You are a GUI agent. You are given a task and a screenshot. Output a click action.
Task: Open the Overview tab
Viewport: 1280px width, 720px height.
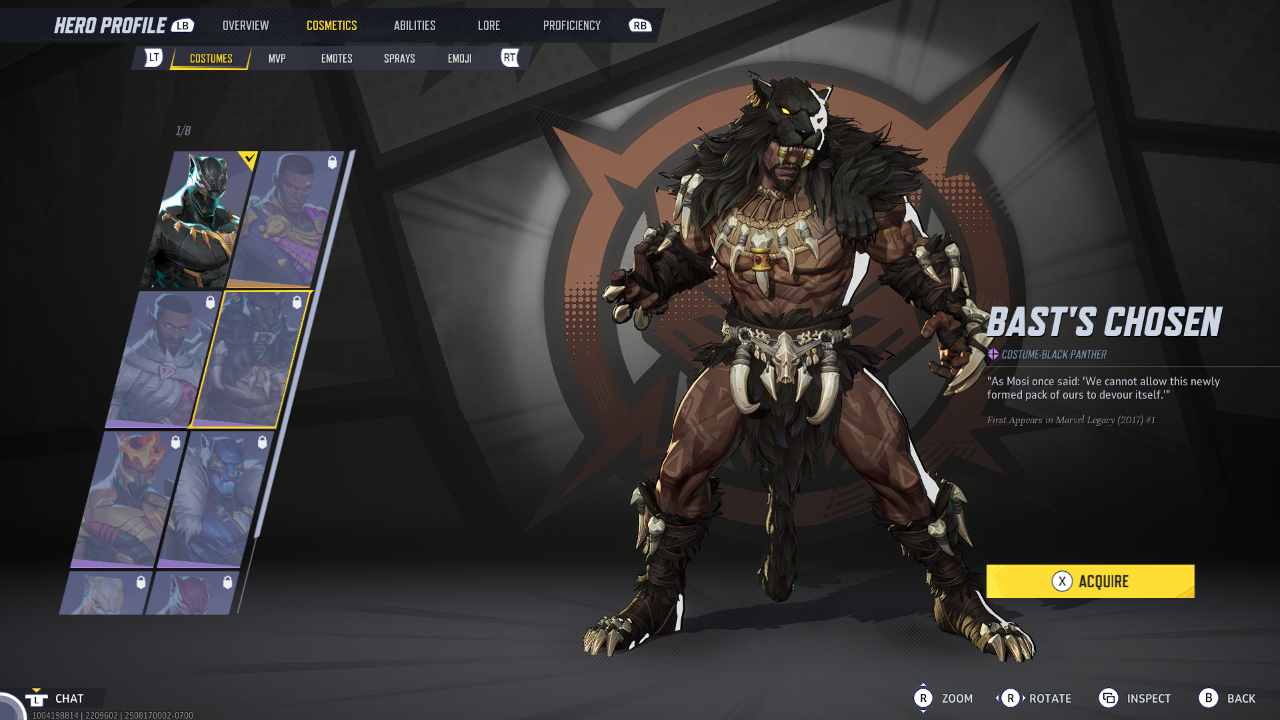pyautogui.click(x=244, y=25)
